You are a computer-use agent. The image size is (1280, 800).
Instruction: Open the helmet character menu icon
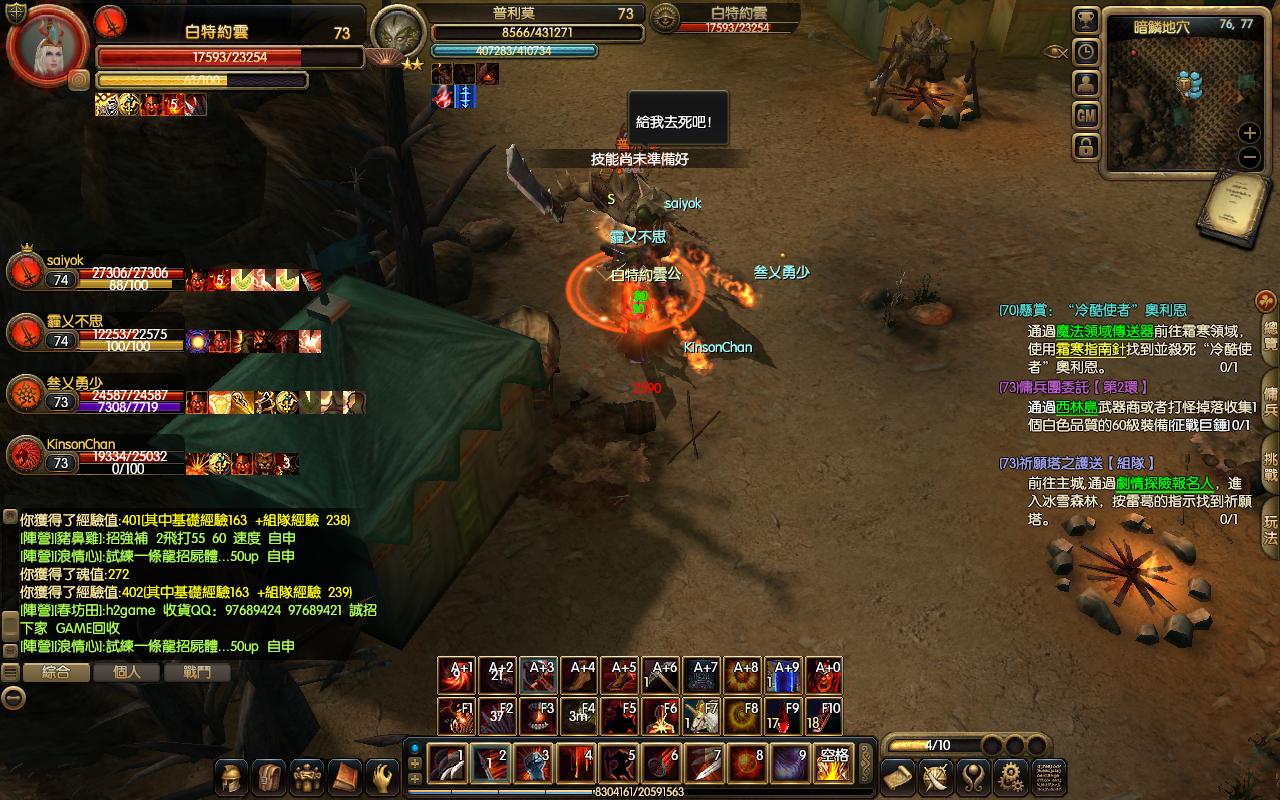(x=232, y=776)
